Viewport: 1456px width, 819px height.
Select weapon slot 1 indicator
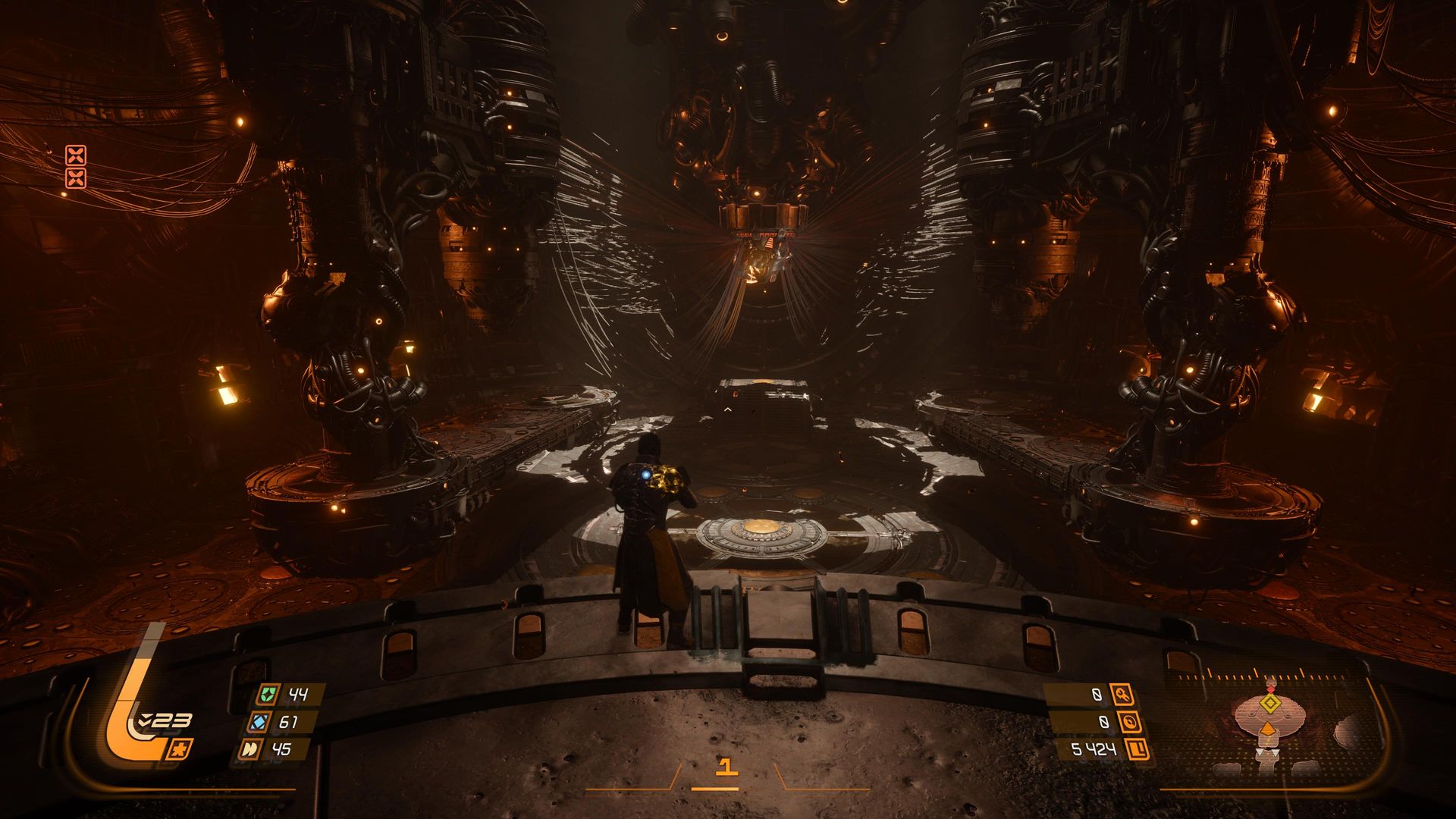coord(726,767)
